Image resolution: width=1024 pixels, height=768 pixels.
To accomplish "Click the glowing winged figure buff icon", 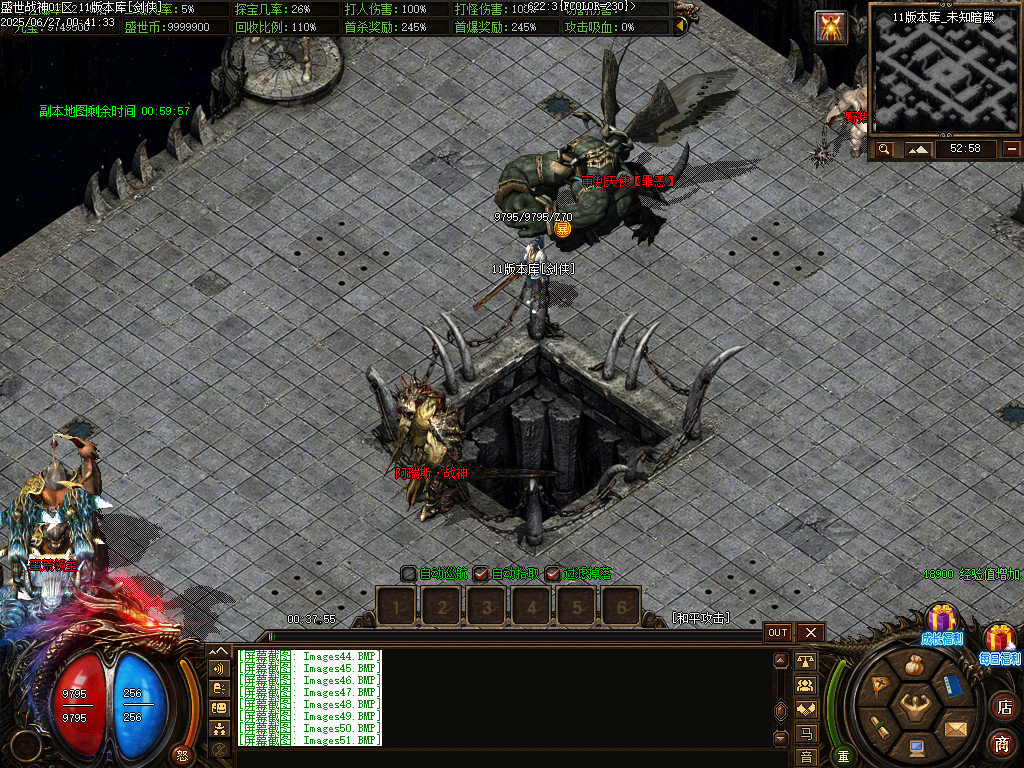I will click(x=832, y=27).
